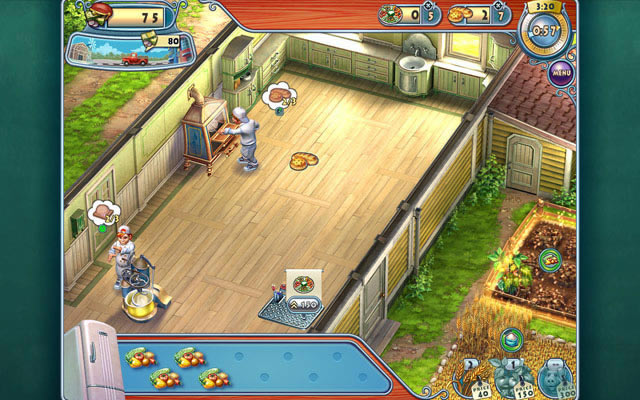Click the price tag on the doormat
Image resolution: width=640 pixels, height=400 pixels.
301,302
